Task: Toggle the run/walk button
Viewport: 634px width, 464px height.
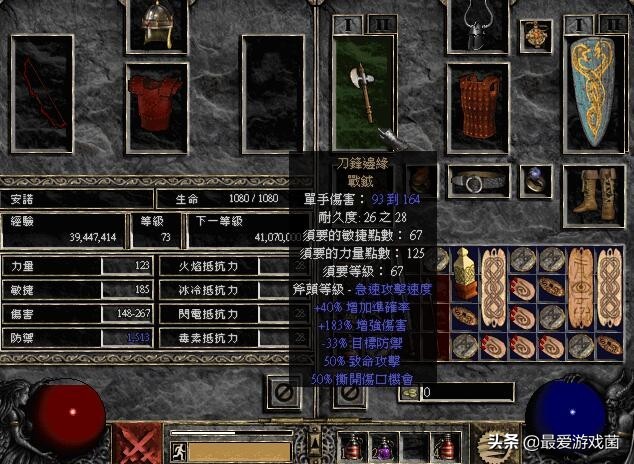Action: pos(177,448)
